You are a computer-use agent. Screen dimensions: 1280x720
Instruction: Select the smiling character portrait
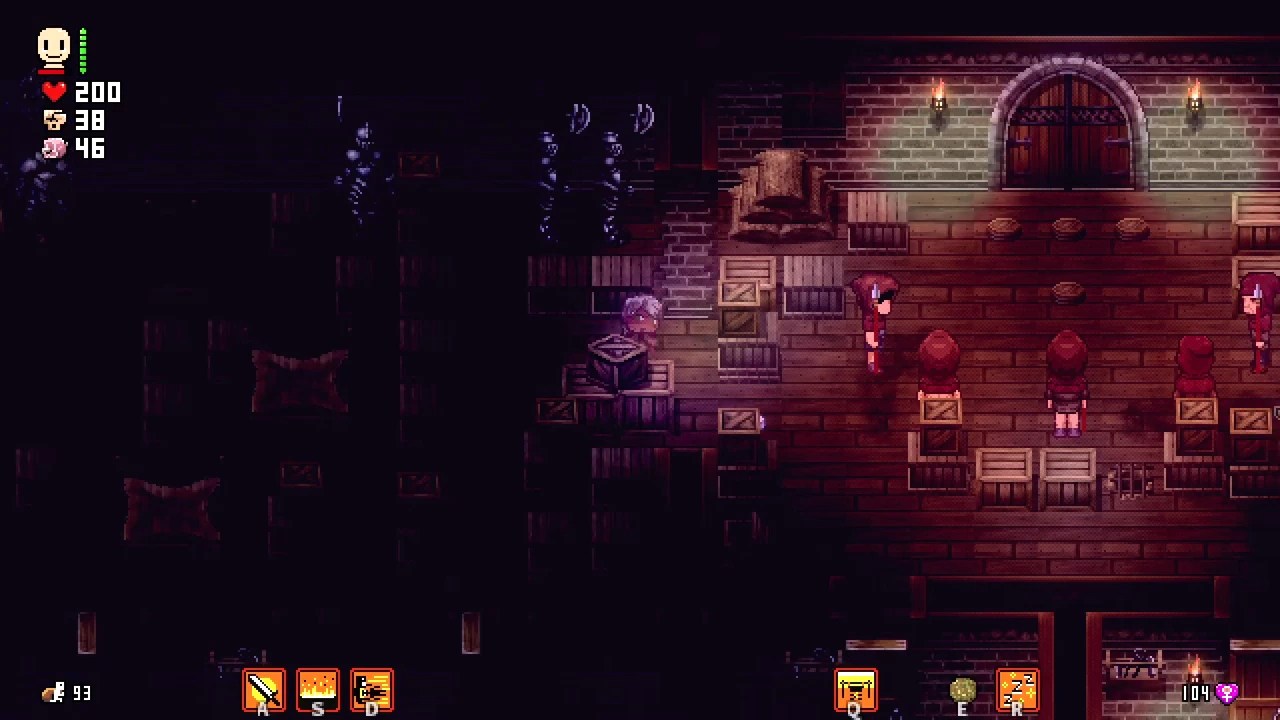pyautogui.click(x=53, y=43)
